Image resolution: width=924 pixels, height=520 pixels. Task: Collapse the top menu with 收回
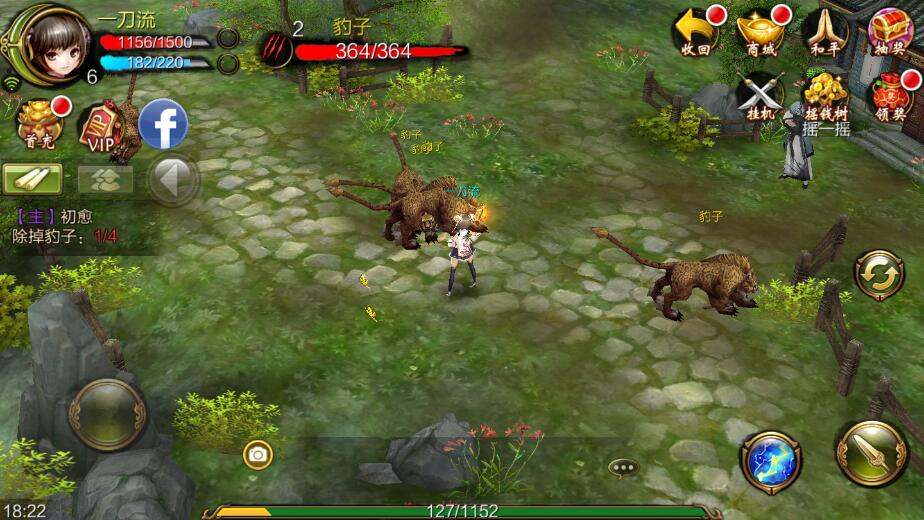click(x=697, y=30)
